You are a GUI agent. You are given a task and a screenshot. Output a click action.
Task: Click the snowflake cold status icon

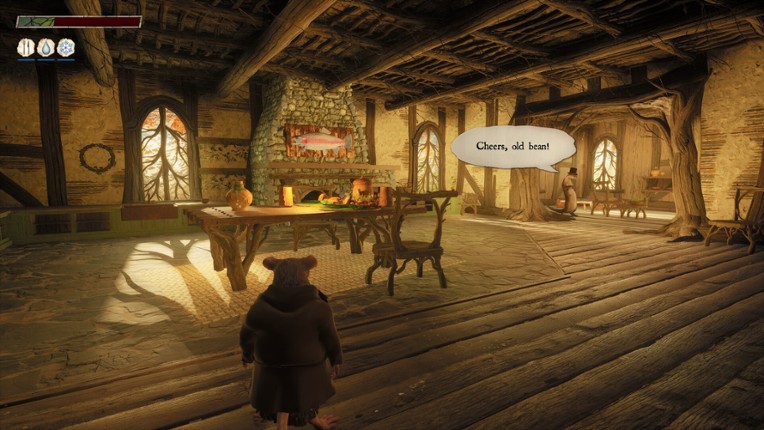click(x=66, y=47)
